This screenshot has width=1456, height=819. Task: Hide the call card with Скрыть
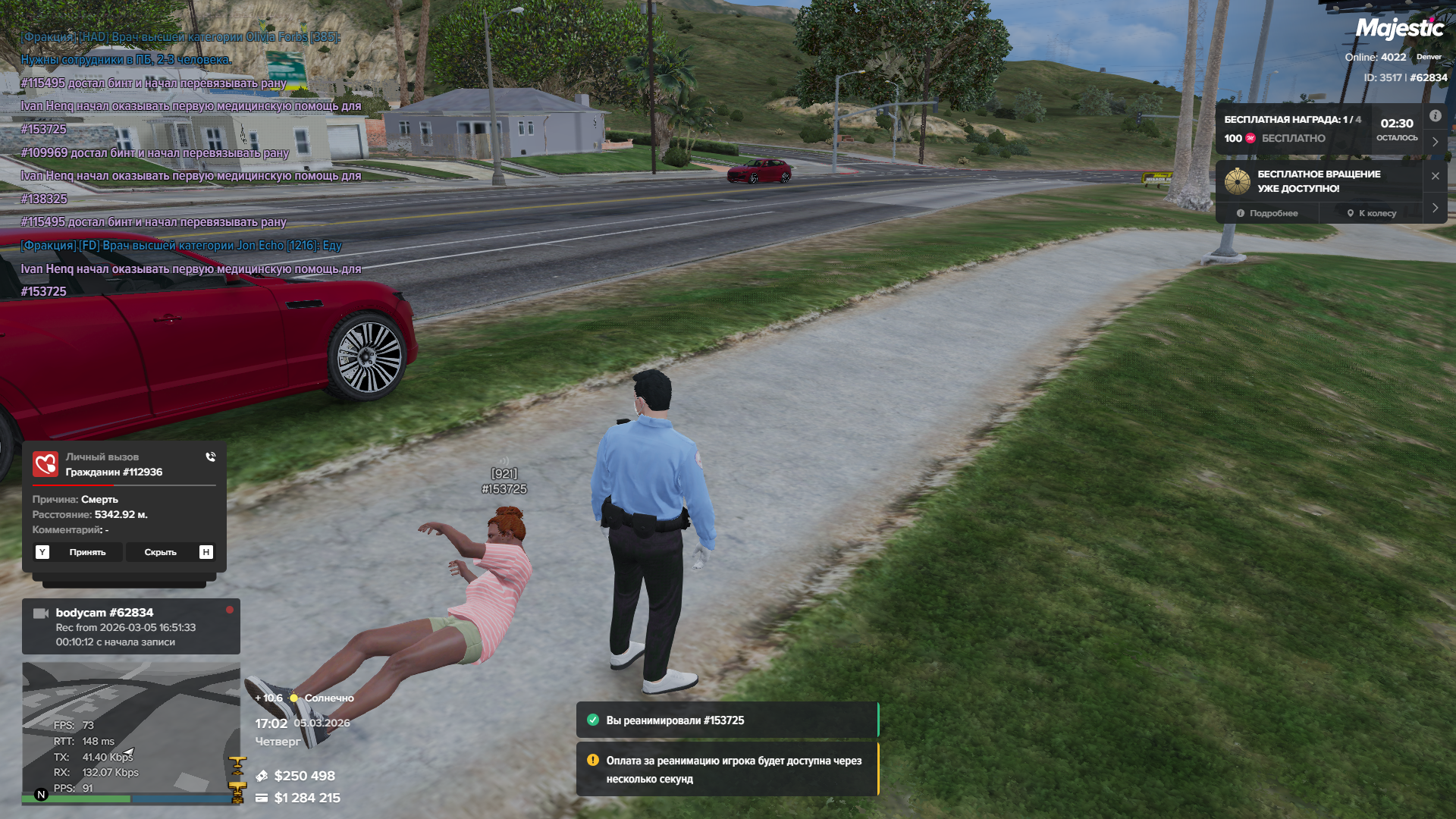coord(160,552)
